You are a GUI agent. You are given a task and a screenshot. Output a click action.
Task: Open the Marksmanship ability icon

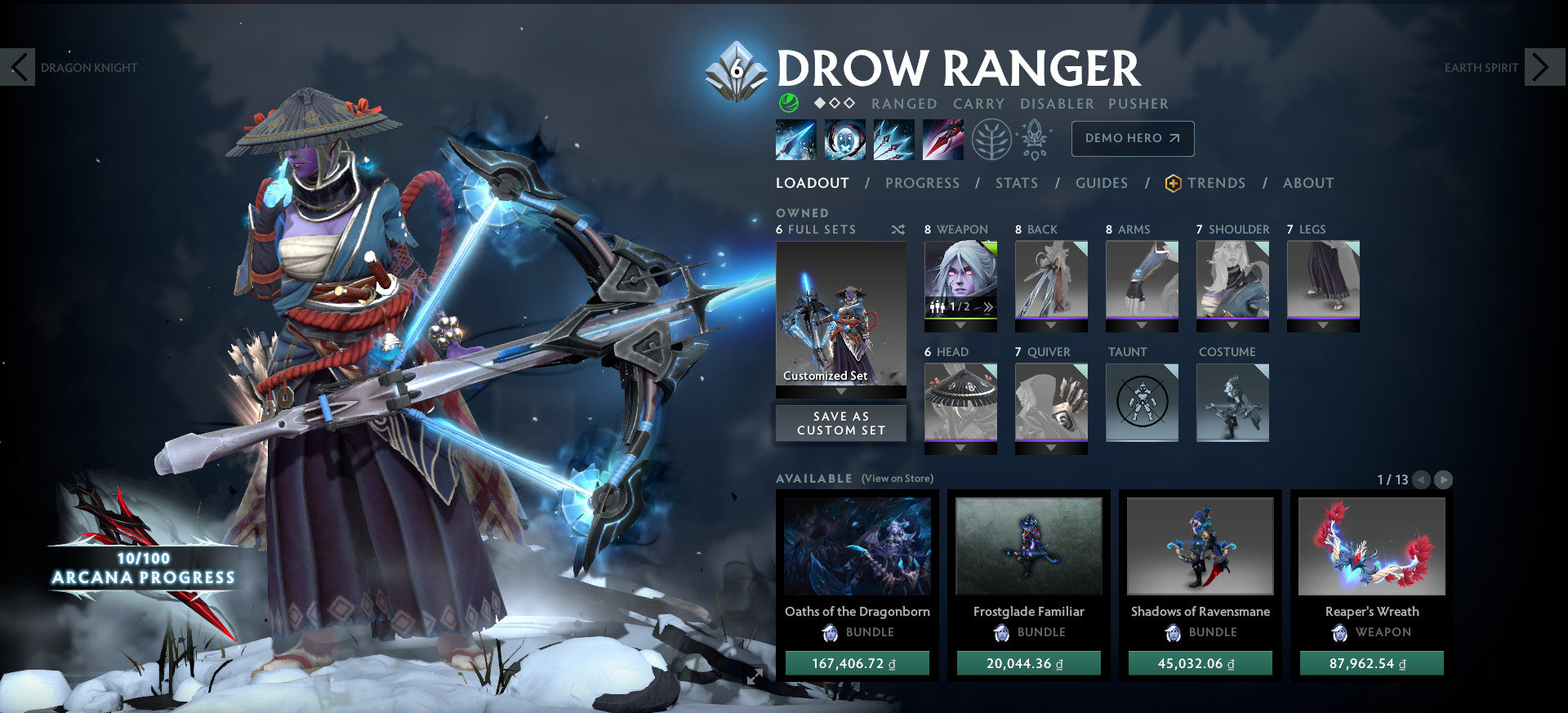coord(942,139)
